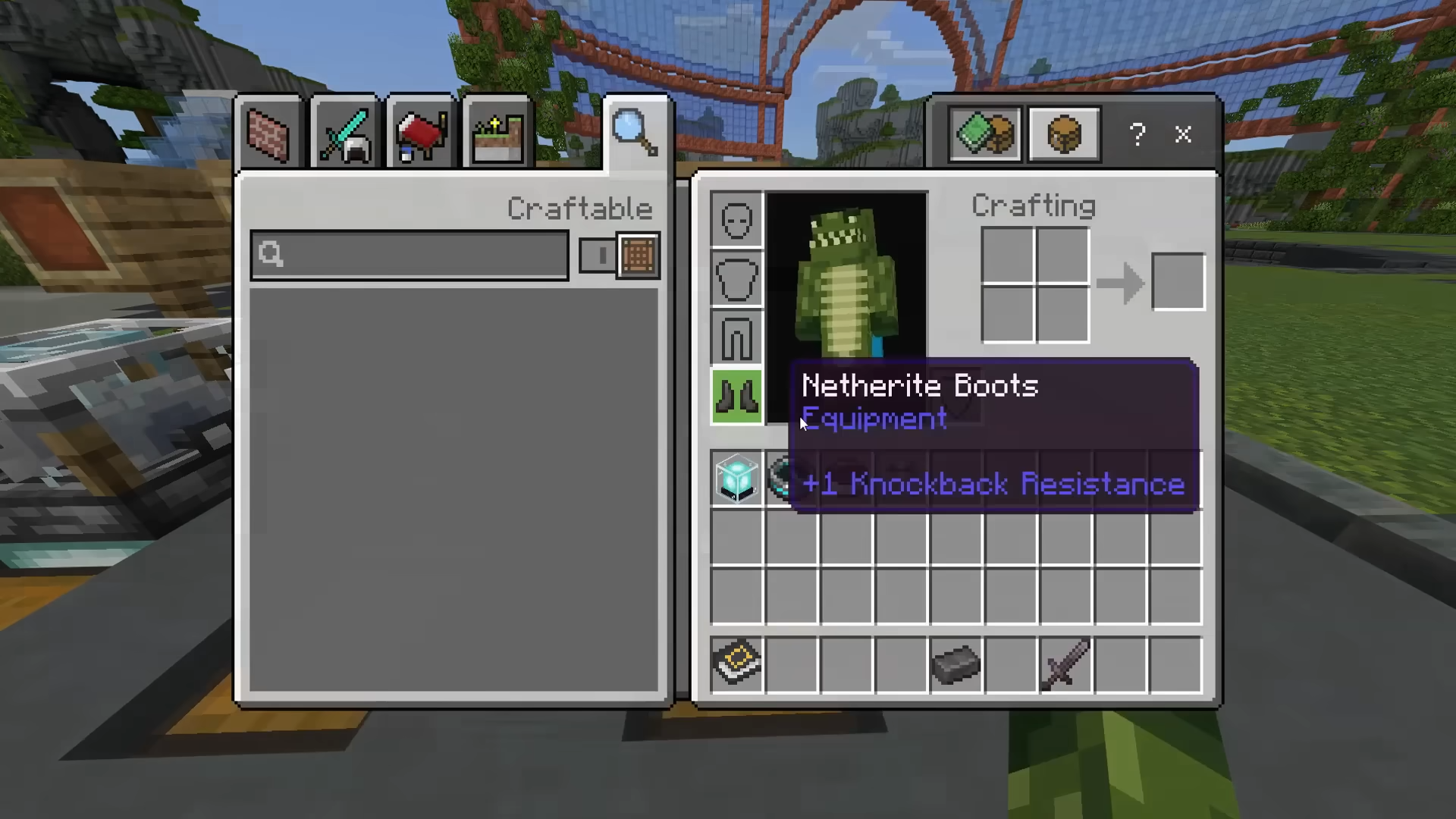Show the recipe book and inventory layout
The width and height of the screenshot is (1456, 819).
coord(986,135)
